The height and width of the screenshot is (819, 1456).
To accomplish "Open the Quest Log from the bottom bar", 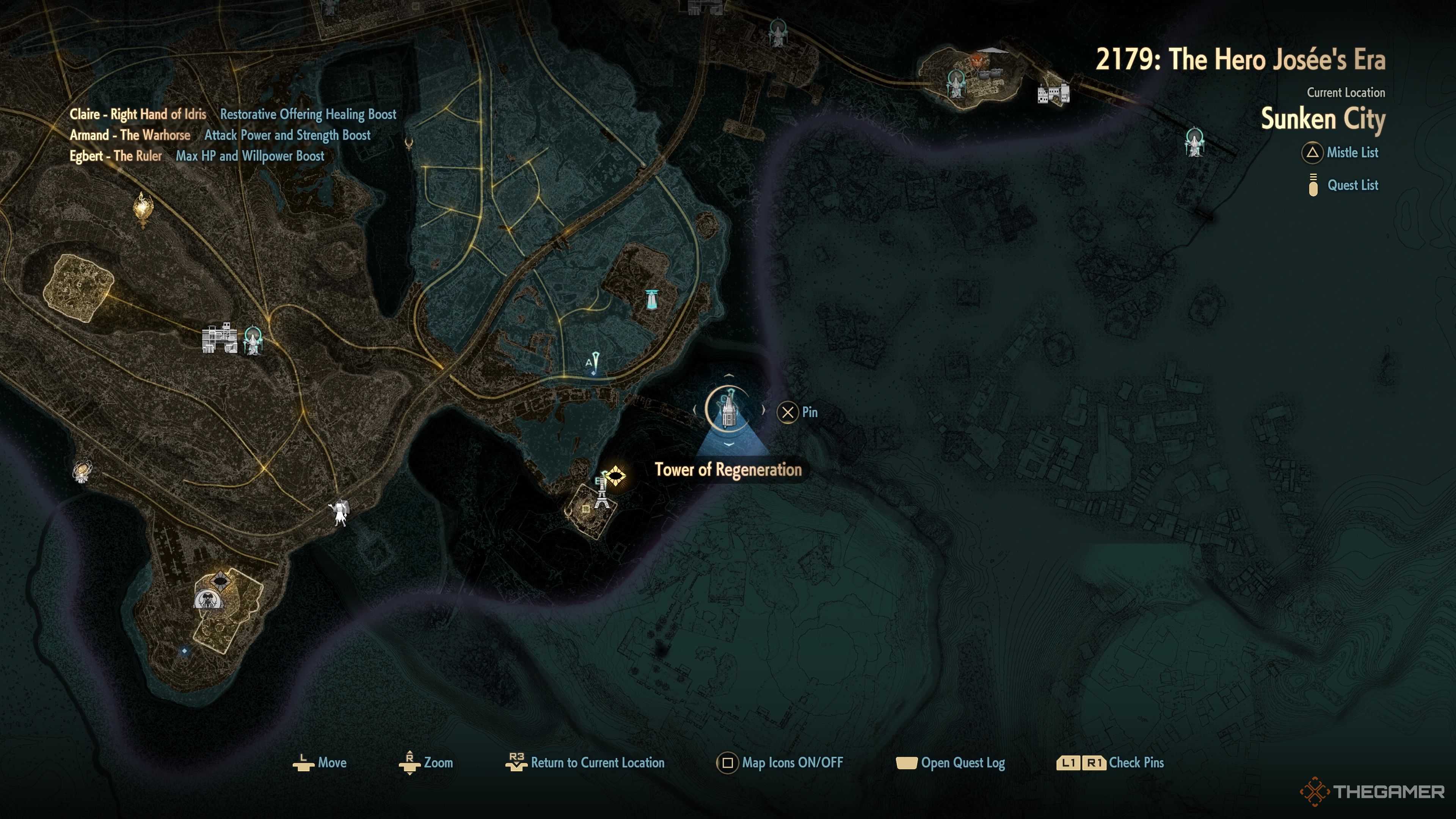I will 951,763.
